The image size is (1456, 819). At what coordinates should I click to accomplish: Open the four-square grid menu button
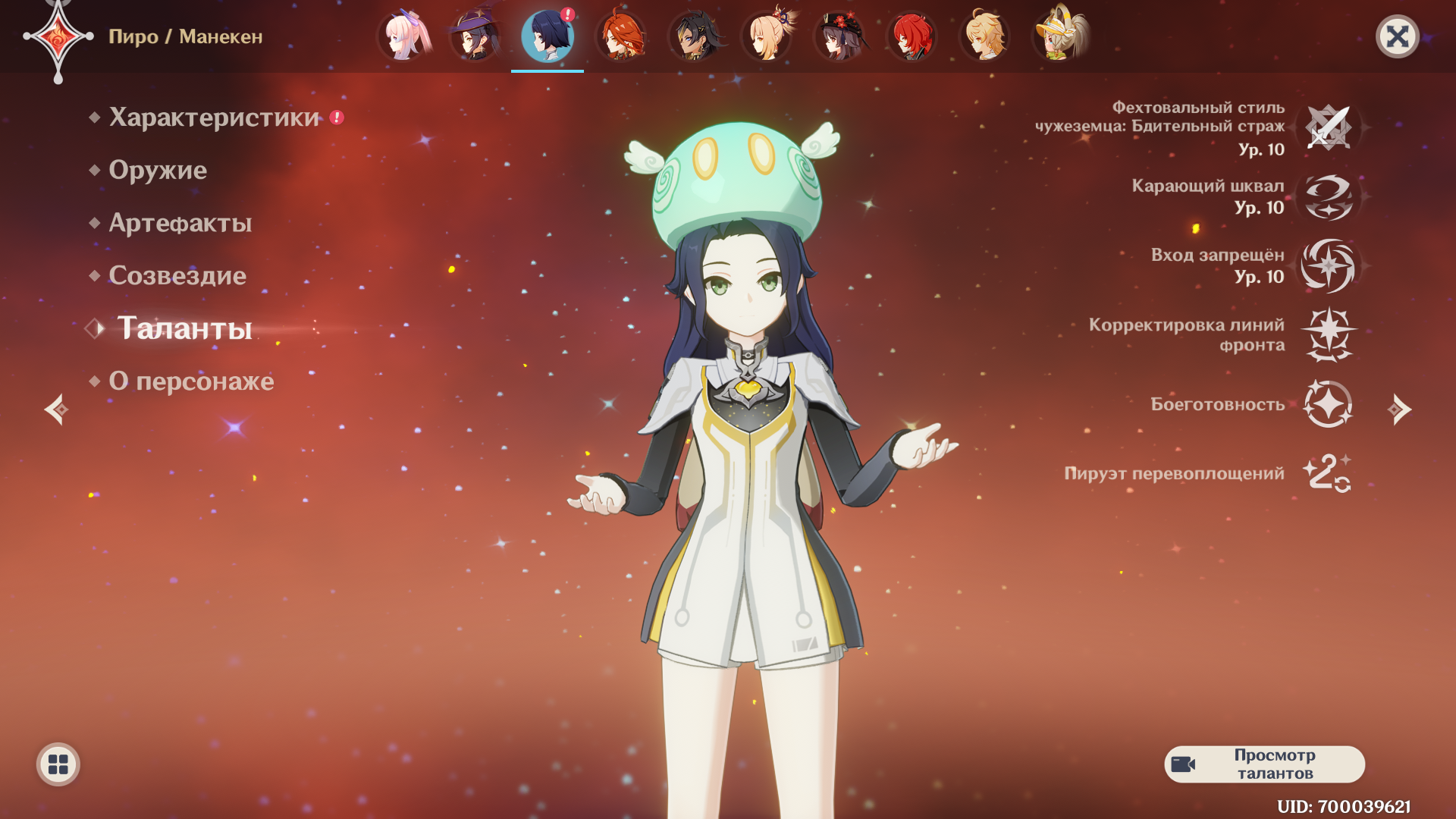coord(58,764)
